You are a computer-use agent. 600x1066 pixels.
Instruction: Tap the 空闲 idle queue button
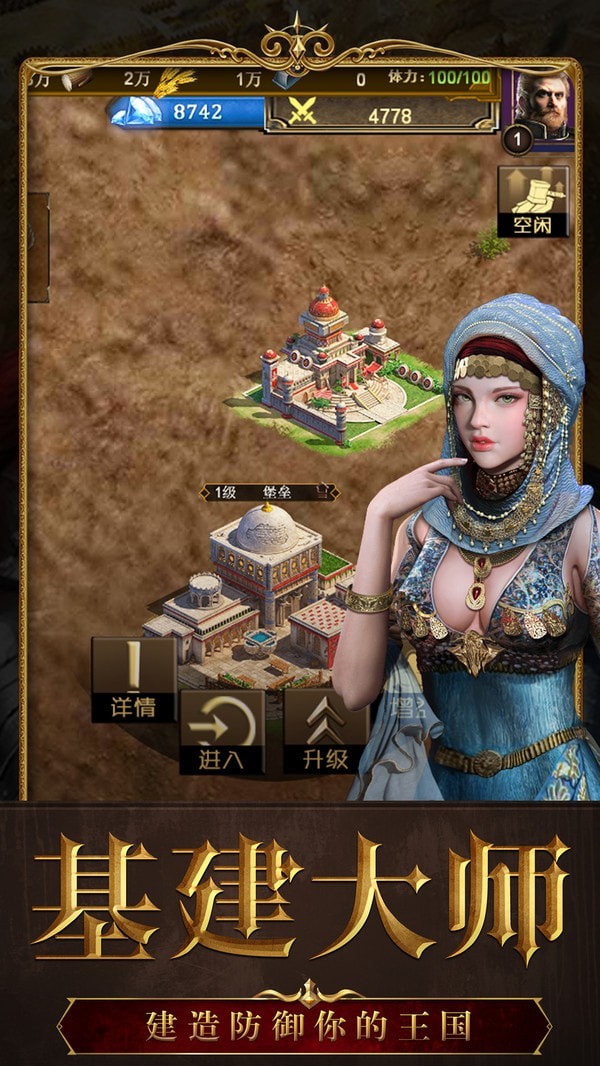point(533,201)
